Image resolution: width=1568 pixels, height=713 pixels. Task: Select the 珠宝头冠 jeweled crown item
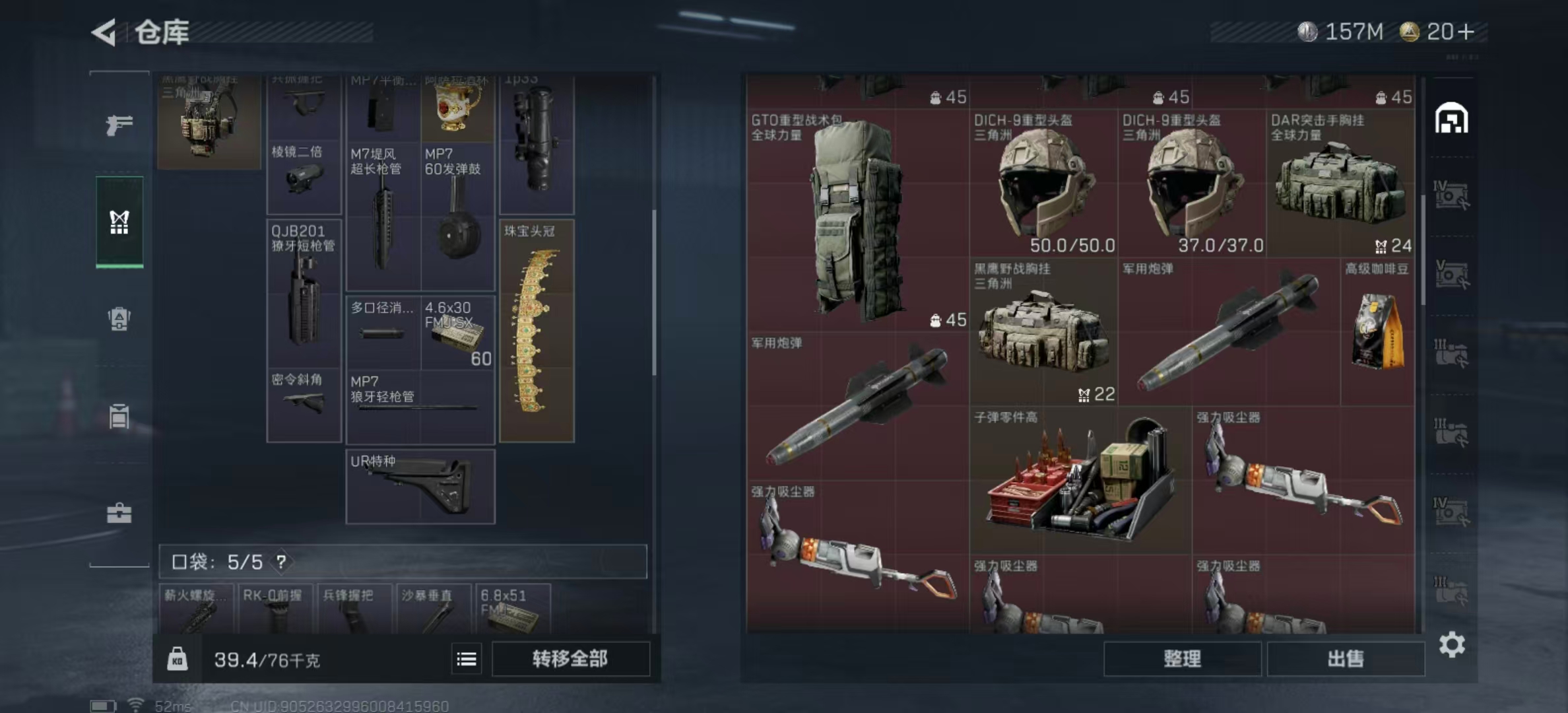pyautogui.click(x=537, y=330)
